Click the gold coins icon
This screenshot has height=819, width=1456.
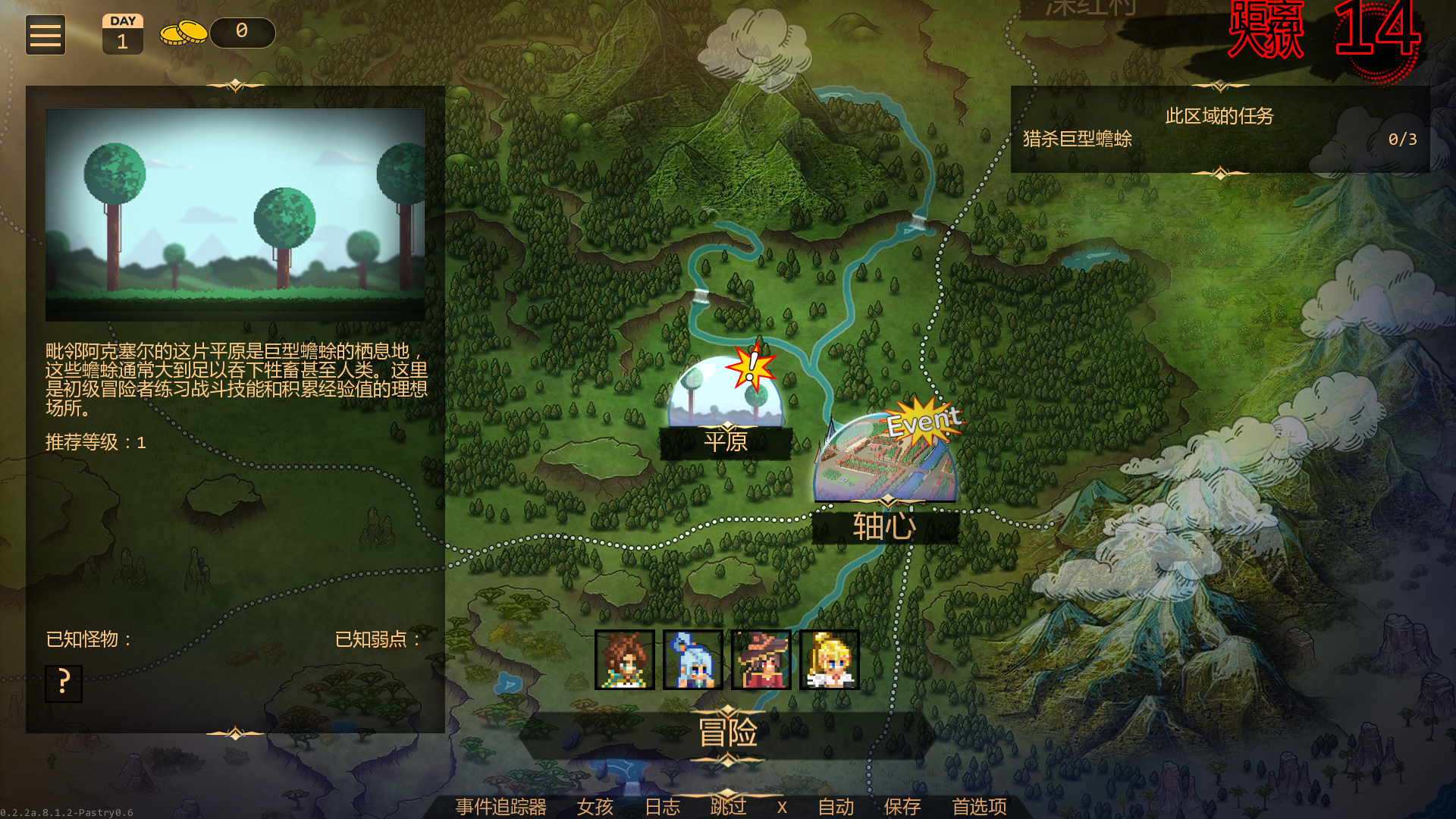tap(184, 33)
